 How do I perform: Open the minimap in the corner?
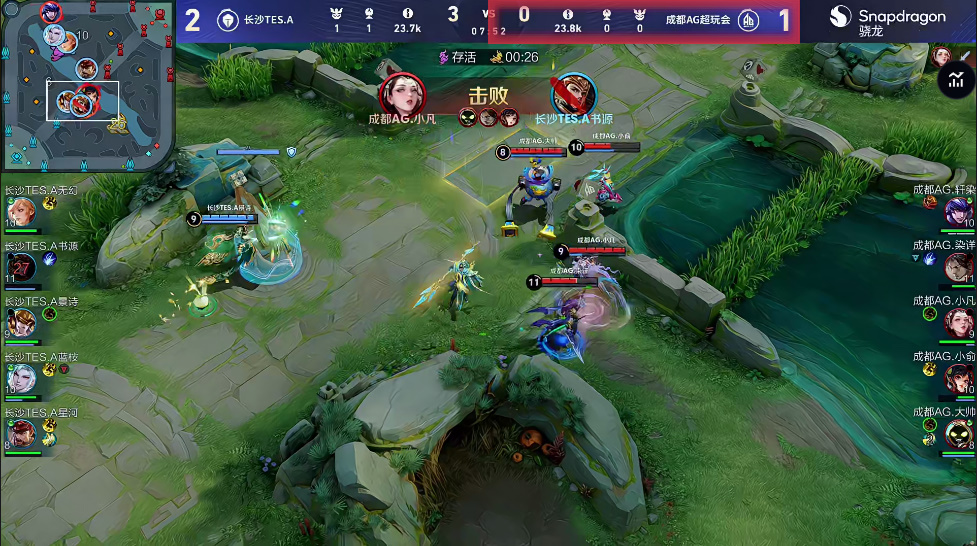(x=87, y=85)
